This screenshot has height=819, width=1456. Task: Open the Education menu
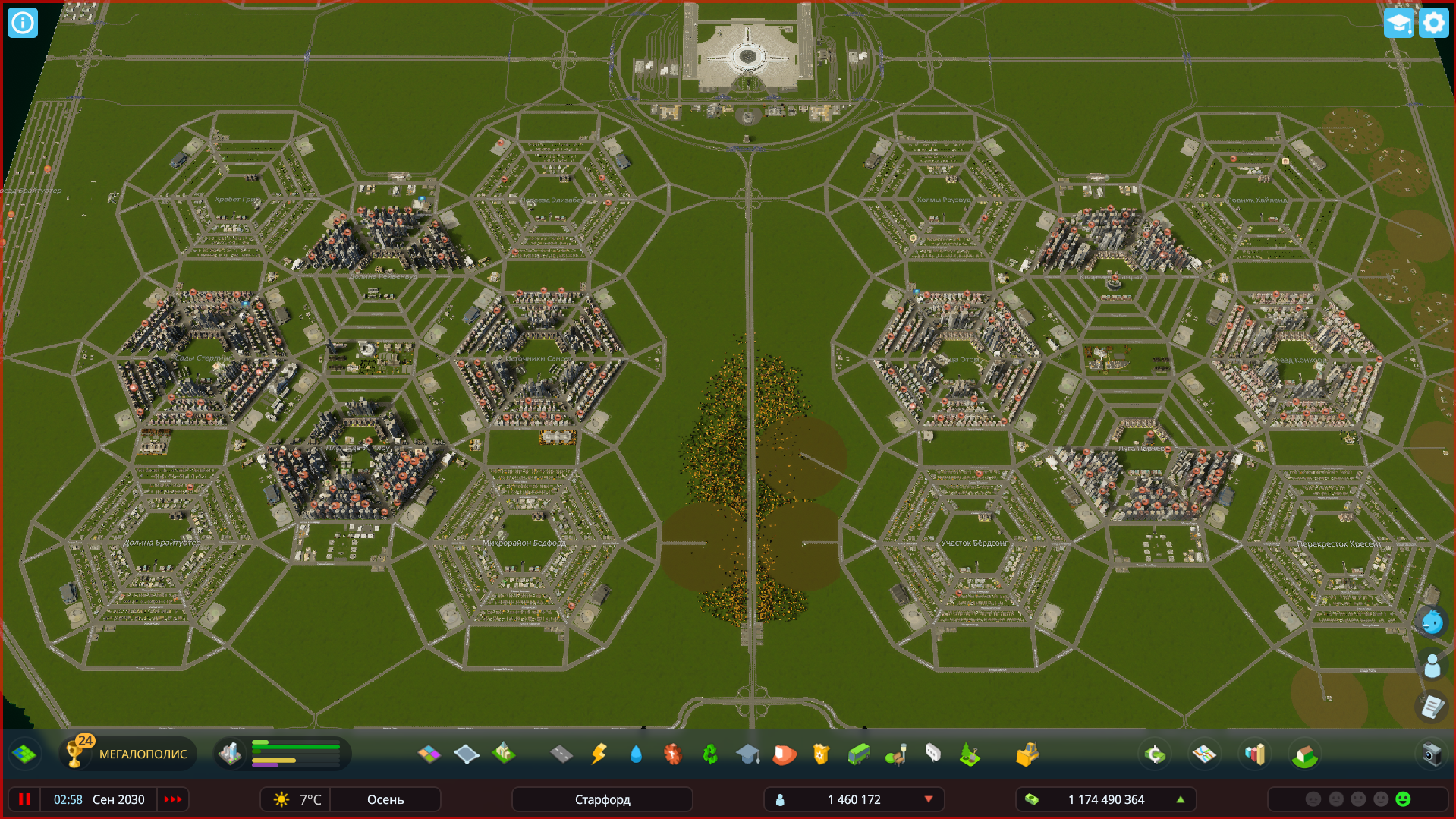coord(747,754)
